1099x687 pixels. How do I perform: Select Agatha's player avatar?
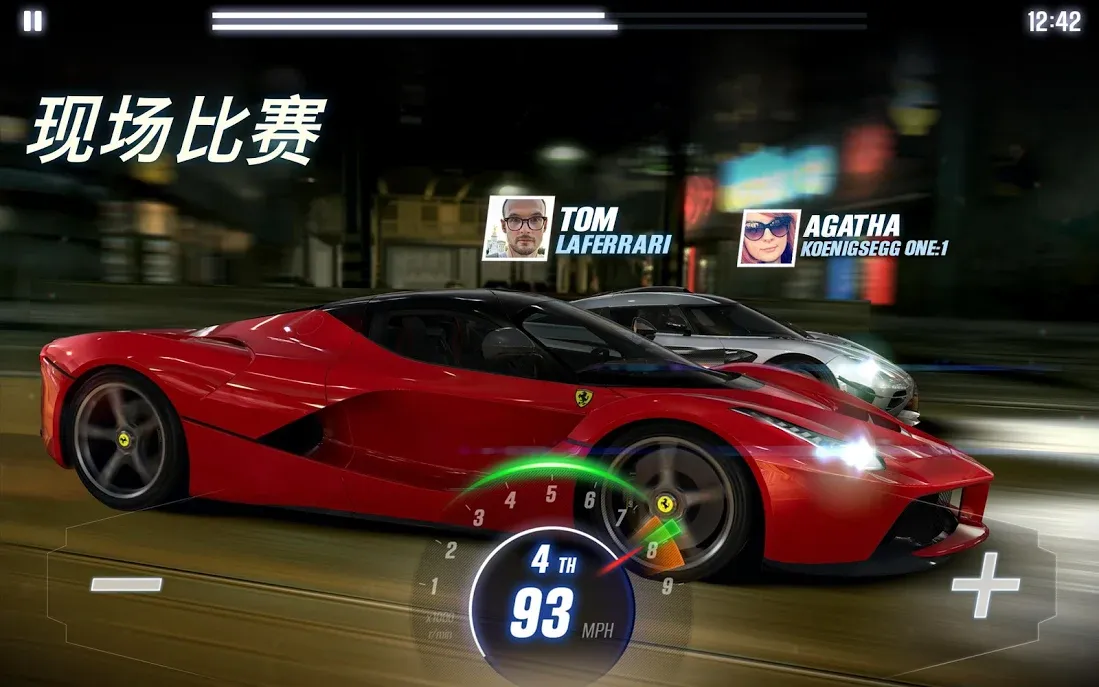pos(768,238)
